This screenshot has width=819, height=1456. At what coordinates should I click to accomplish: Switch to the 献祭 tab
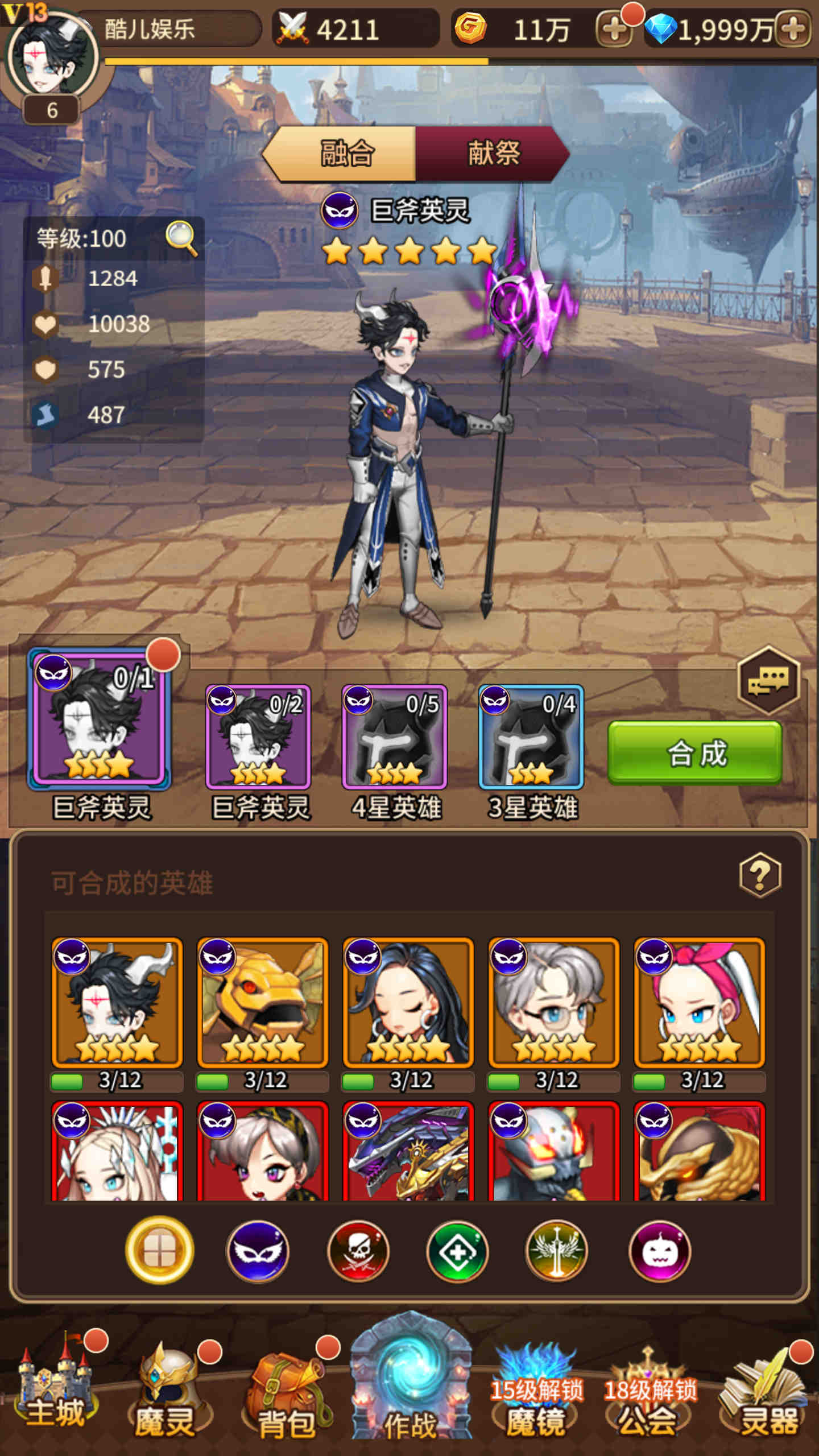click(x=493, y=154)
